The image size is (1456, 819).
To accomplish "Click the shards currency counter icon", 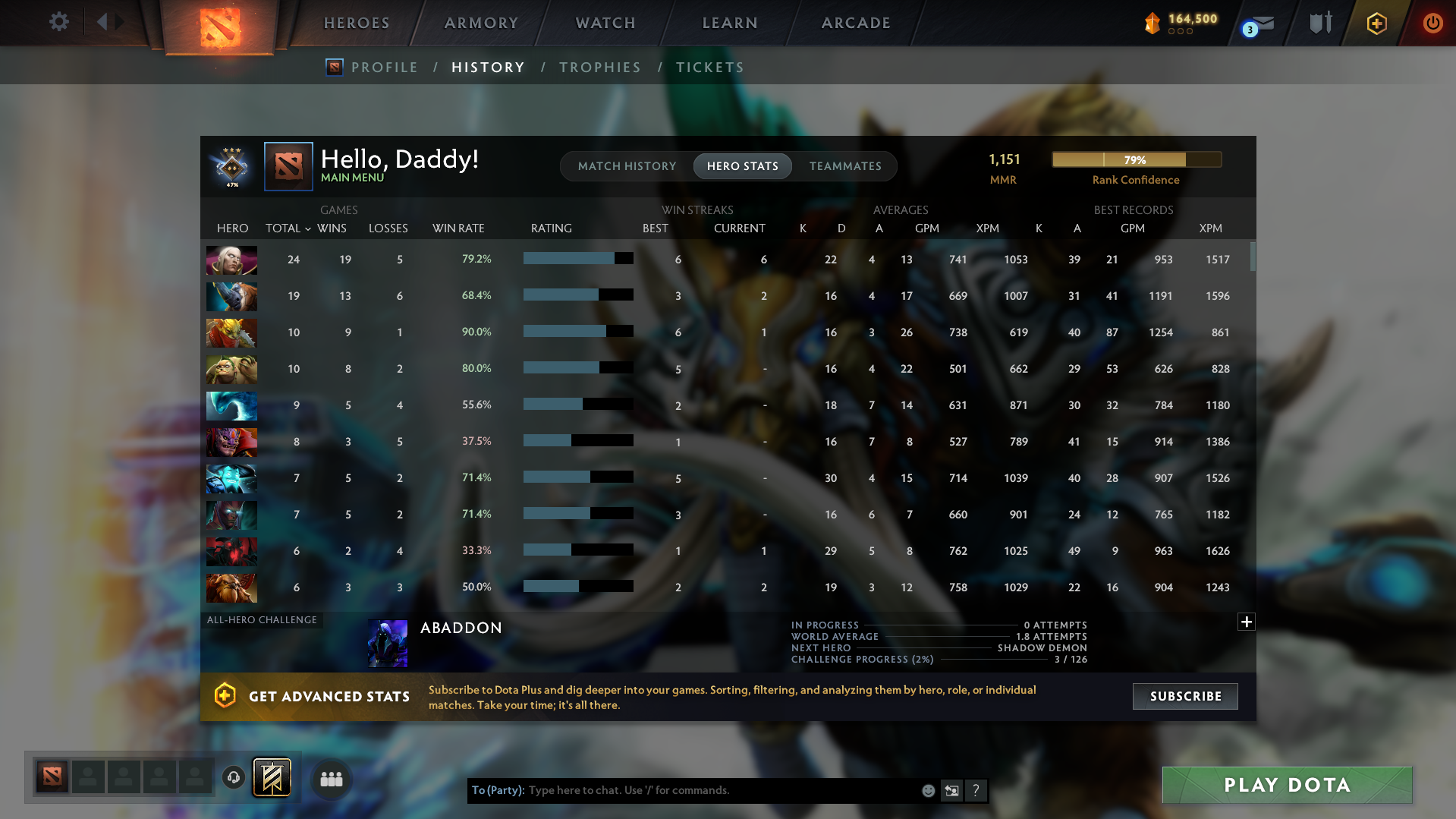I will click(x=1153, y=23).
